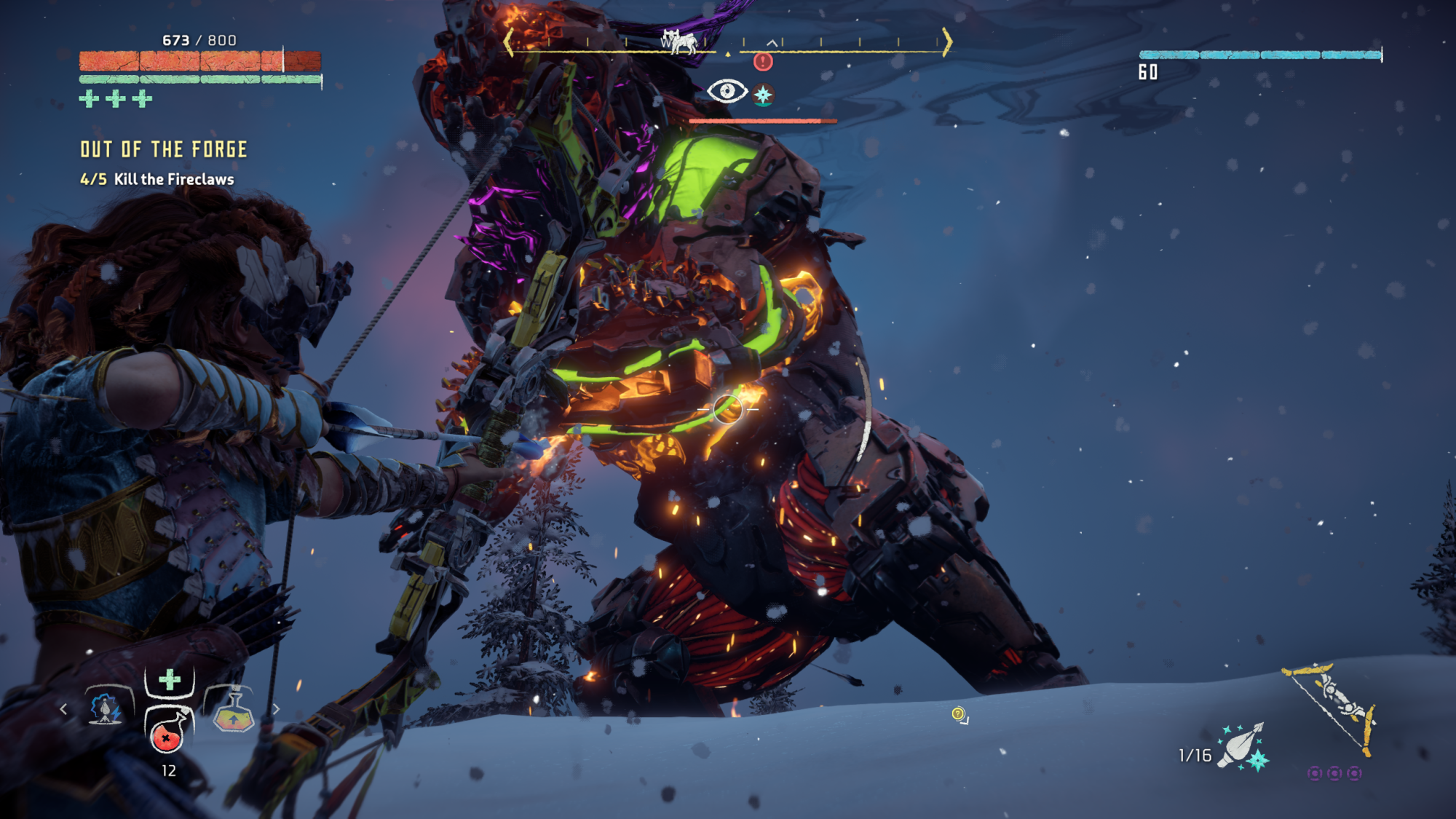
Task: Click the machine marker on the compass
Action: 678,41
